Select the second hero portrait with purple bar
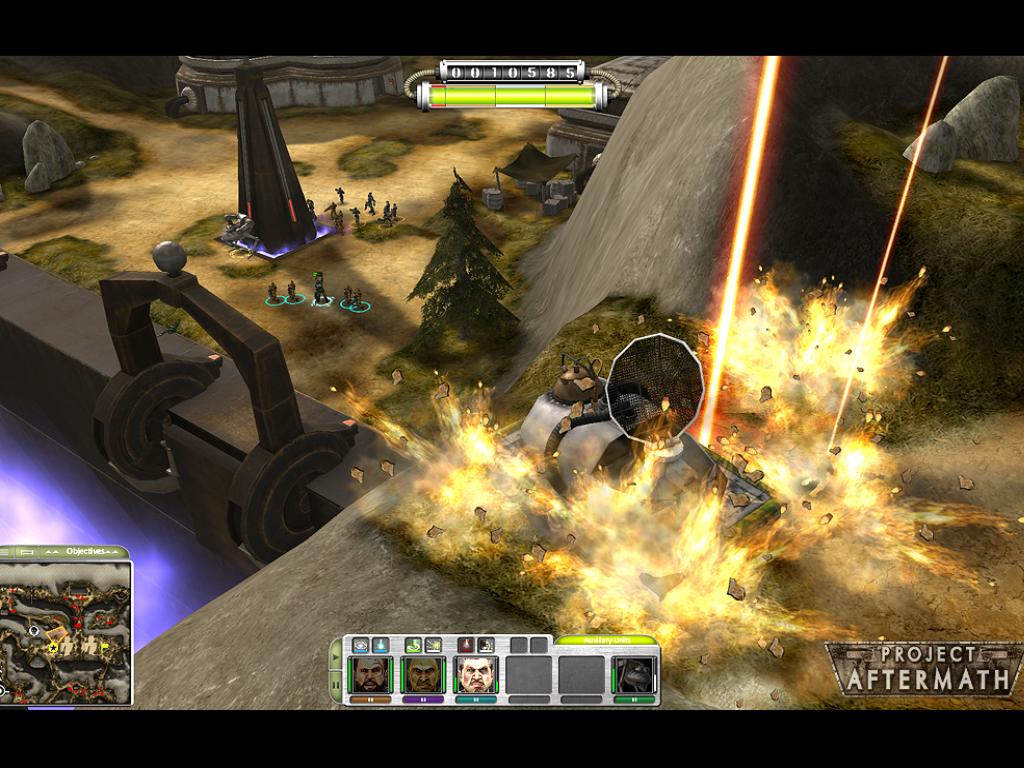 tap(423, 675)
